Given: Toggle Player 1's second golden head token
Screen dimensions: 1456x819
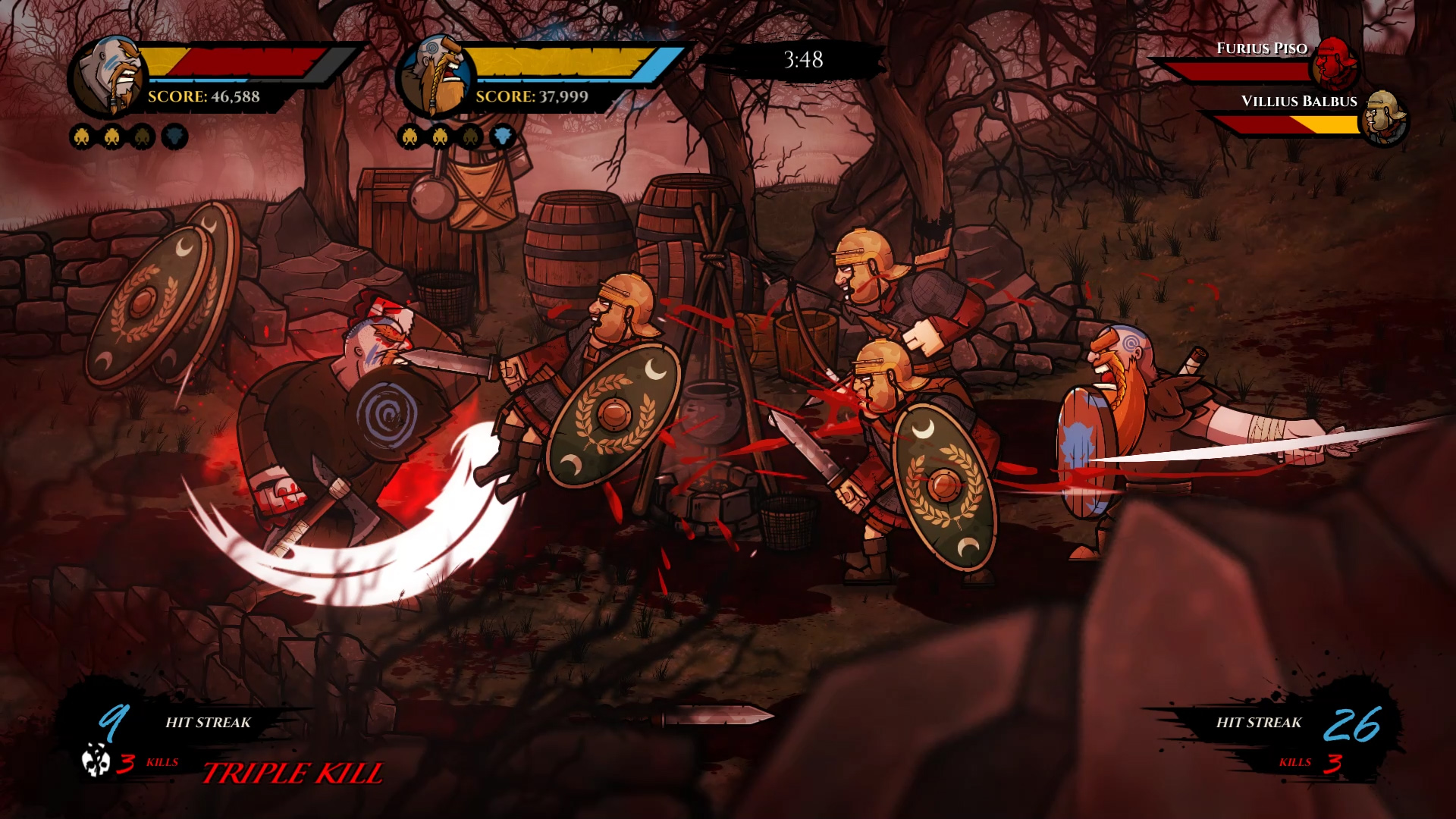Looking at the screenshot, I should pos(111,137).
